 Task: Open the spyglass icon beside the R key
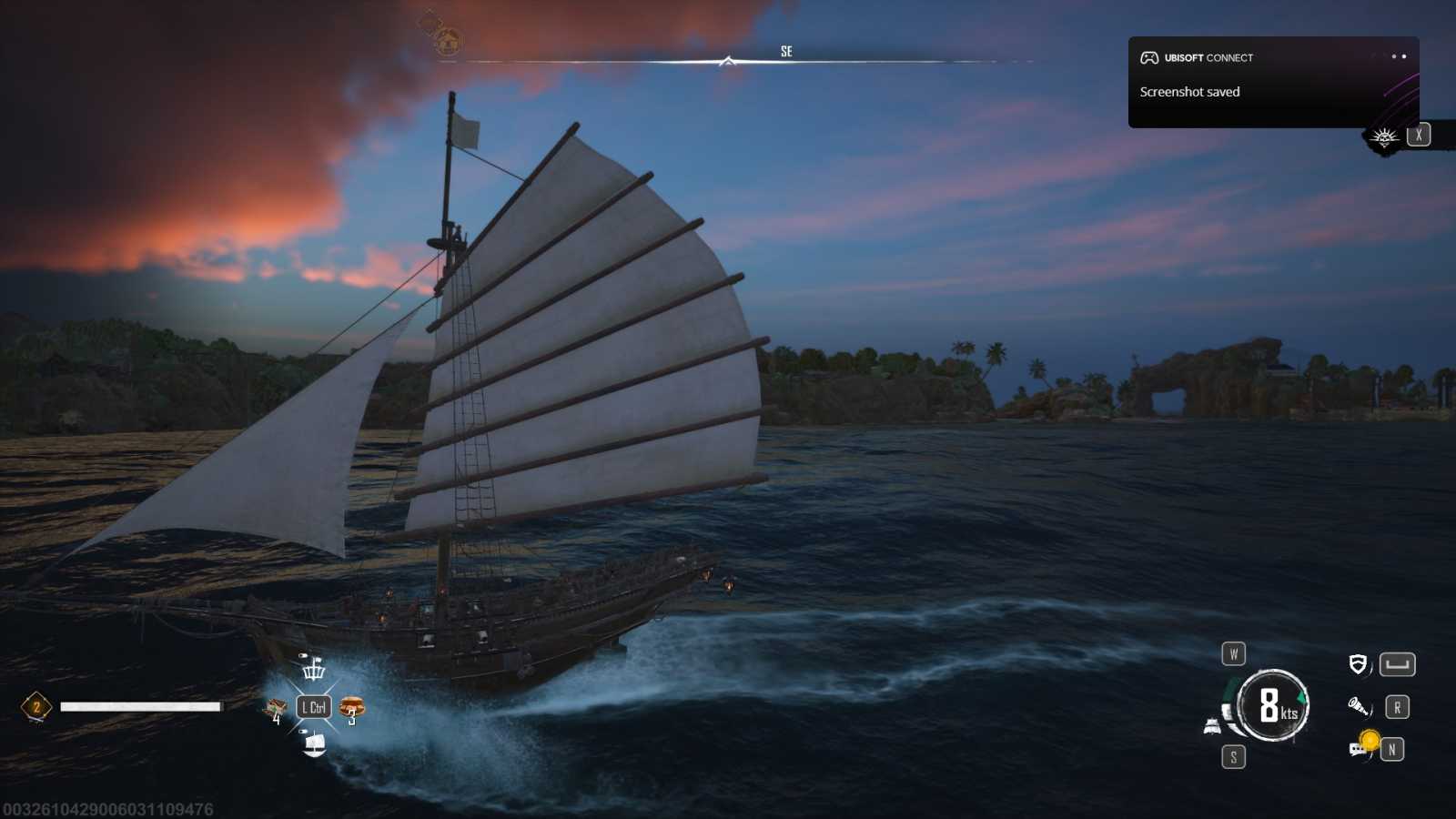coord(1357,705)
